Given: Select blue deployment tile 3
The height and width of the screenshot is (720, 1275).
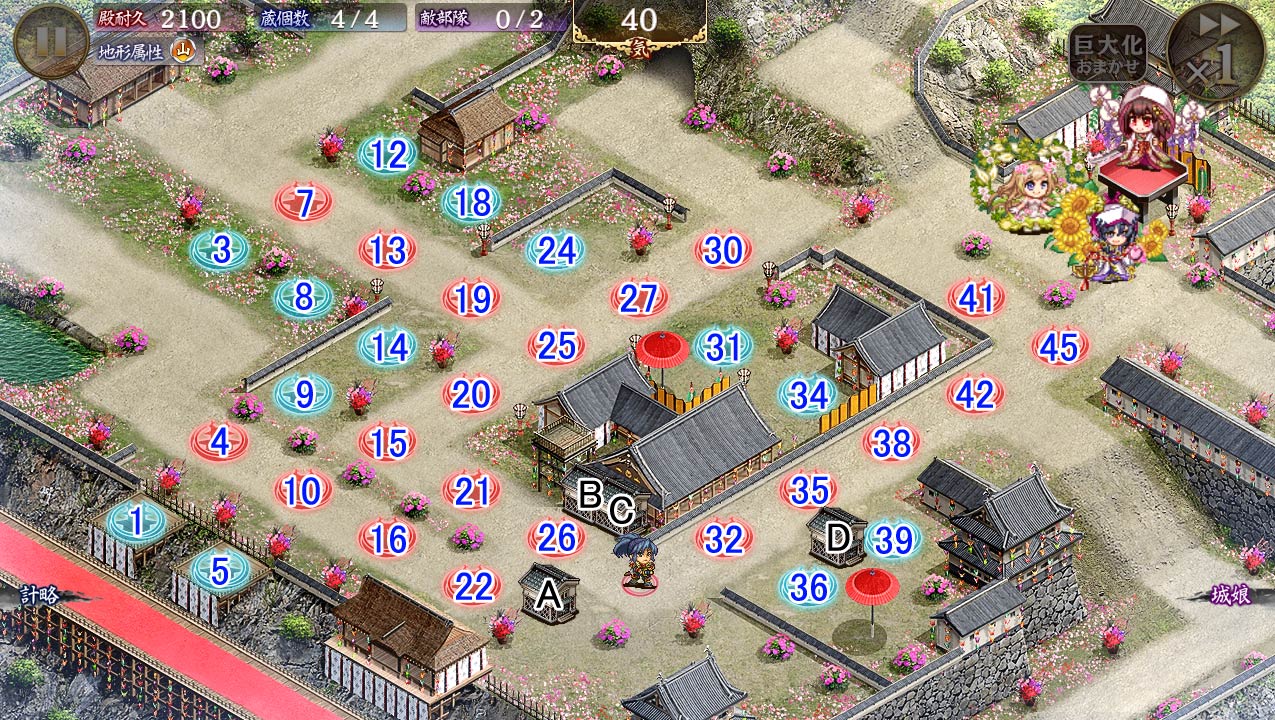Looking at the screenshot, I should click(x=220, y=250).
